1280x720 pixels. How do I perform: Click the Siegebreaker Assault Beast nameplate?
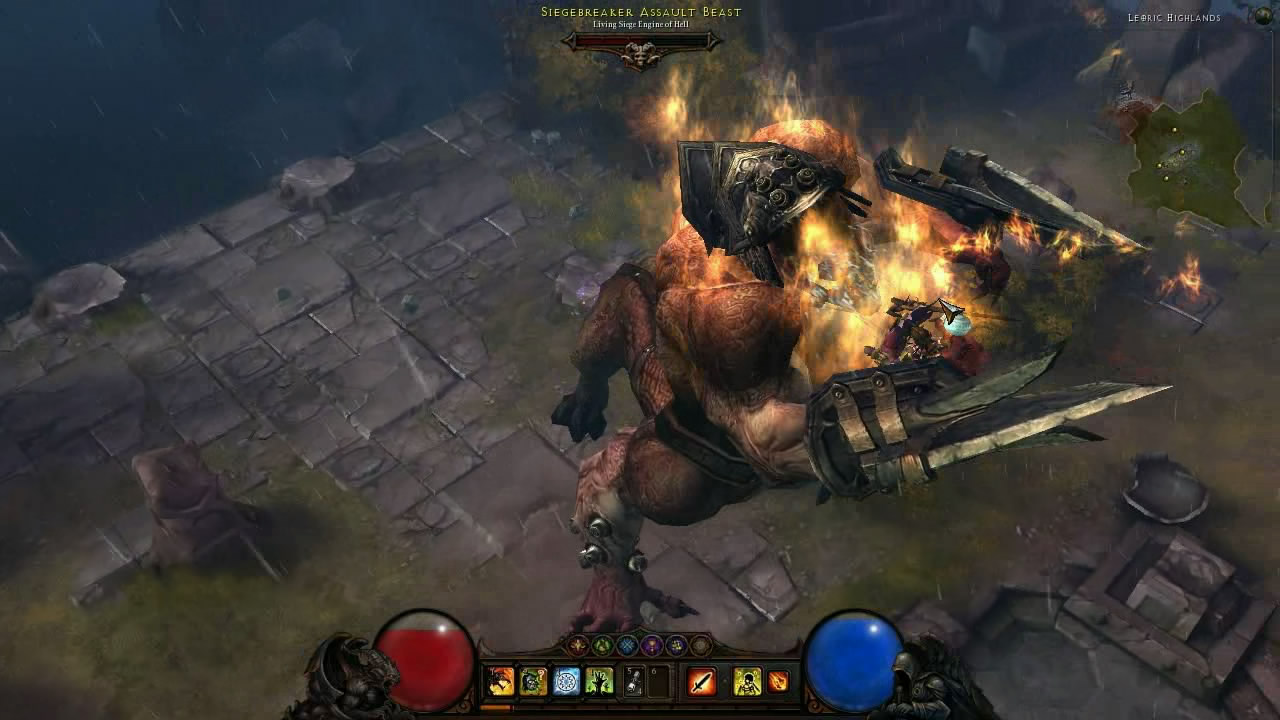(x=638, y=11)
